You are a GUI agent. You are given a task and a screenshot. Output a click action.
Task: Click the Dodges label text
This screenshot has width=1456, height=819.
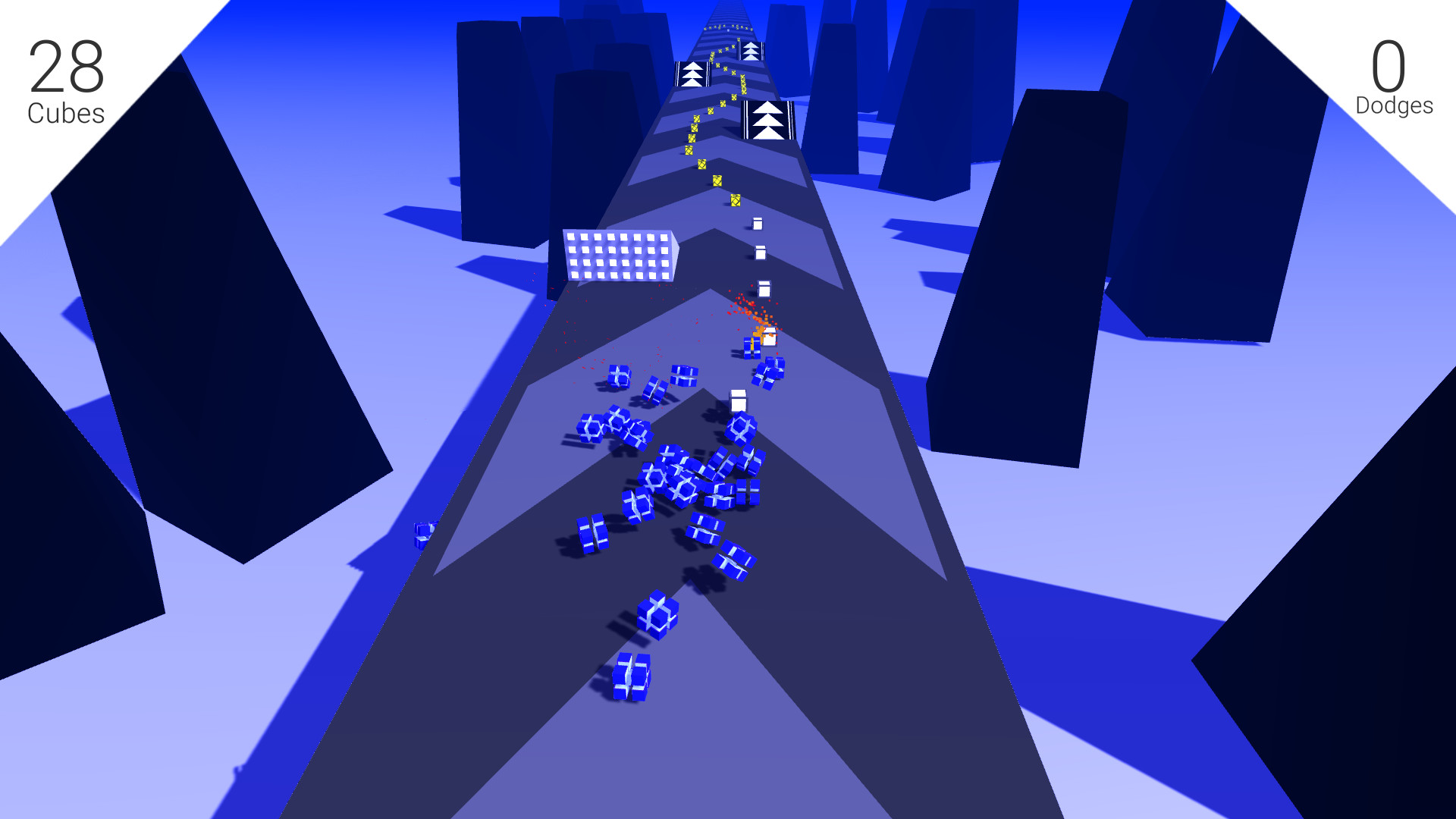pyautogui.click(x=1394, y=107)
